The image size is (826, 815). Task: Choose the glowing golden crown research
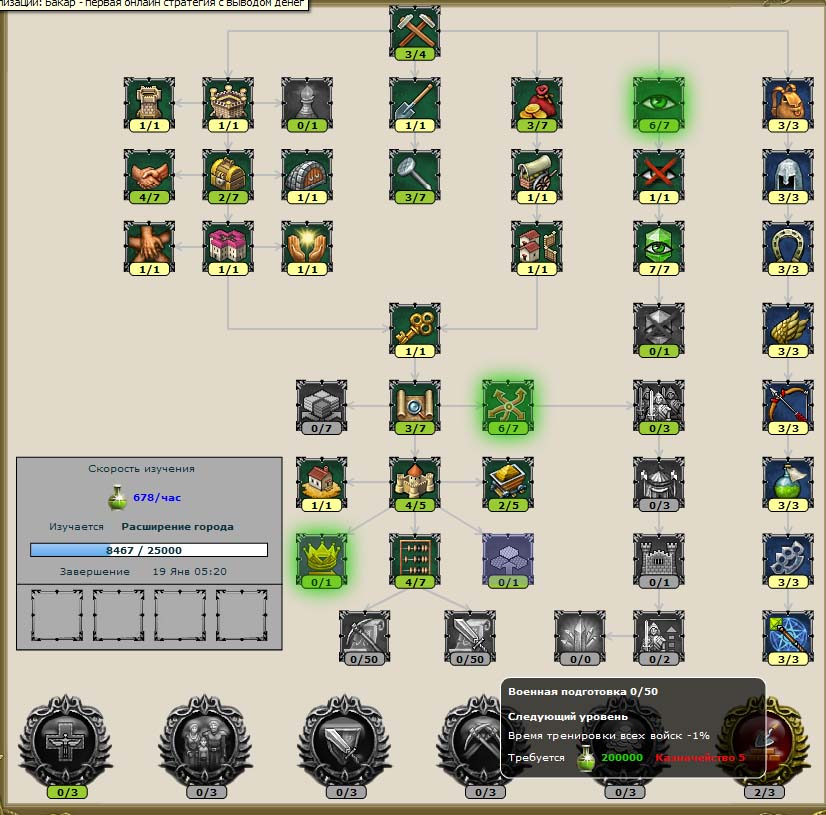click(321, 558)
